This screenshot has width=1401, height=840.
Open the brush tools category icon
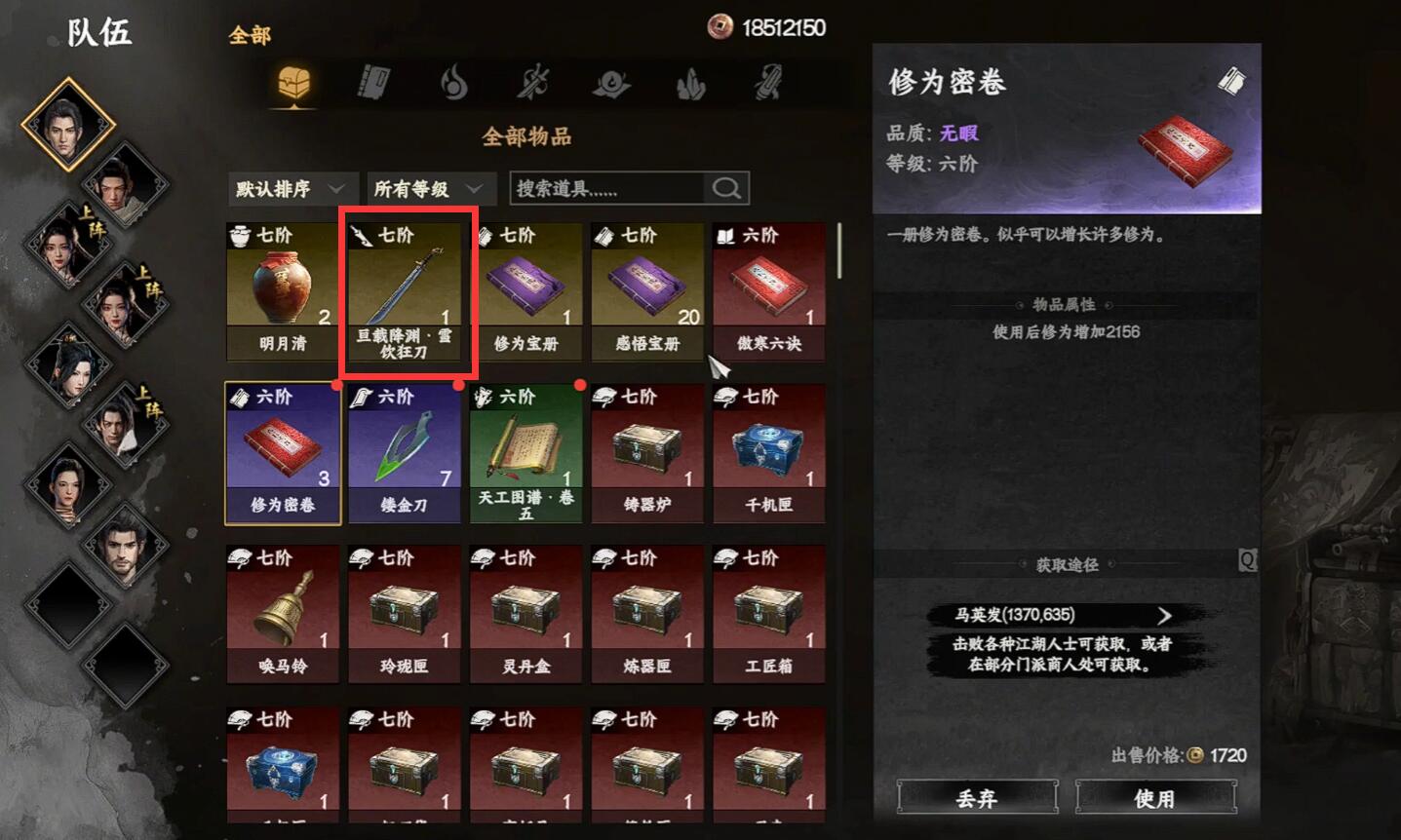pyautogui.click(x=769, y=84)
